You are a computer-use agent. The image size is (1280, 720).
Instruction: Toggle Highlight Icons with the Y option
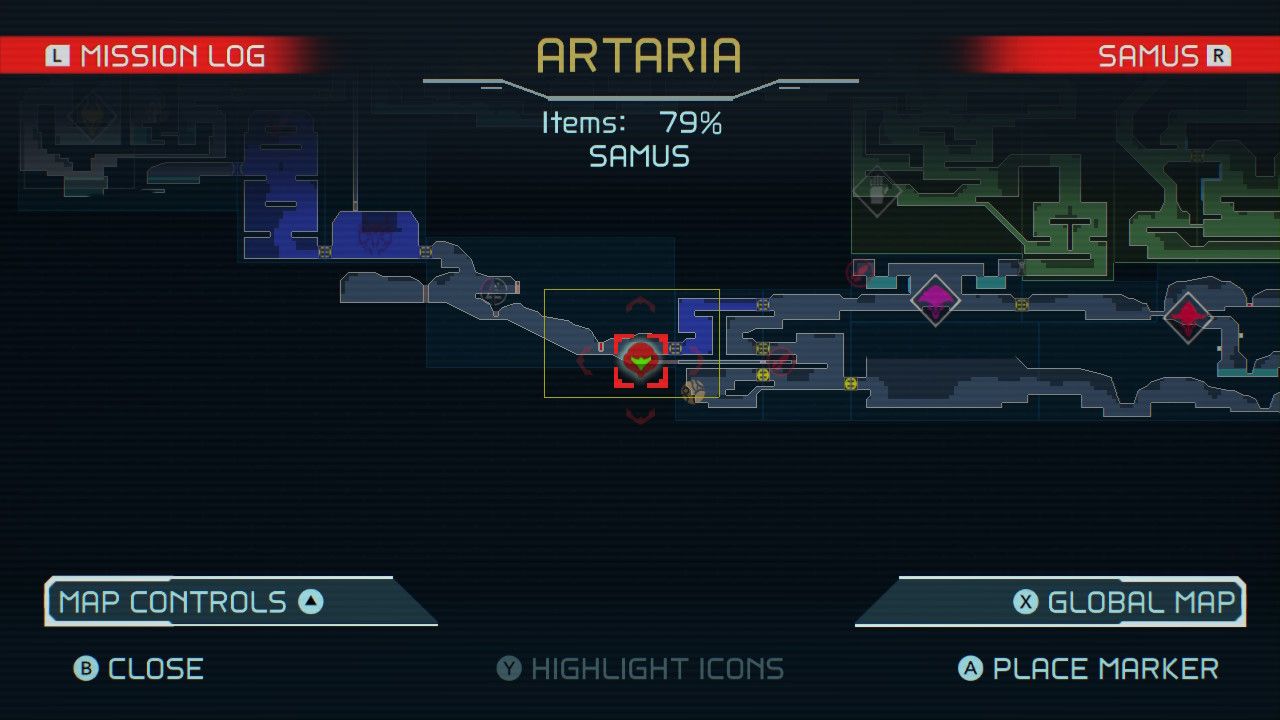(640, 668)
